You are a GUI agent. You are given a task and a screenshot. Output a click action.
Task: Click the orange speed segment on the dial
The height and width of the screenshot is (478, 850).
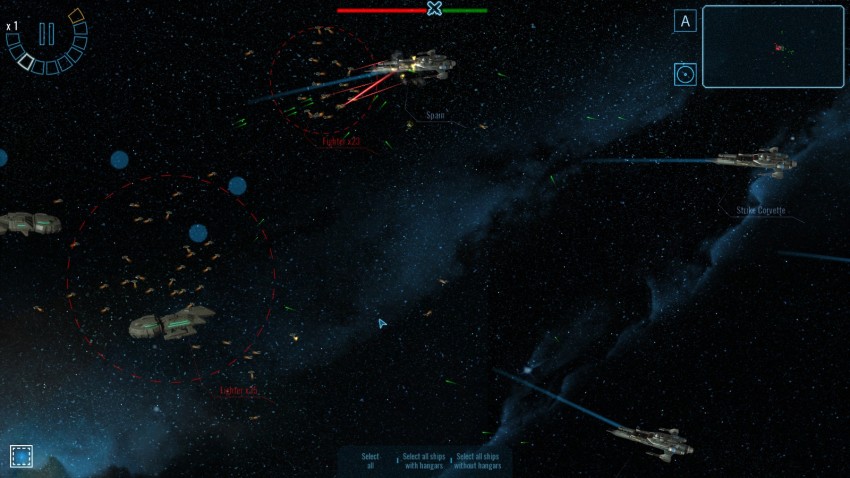[76, 15]
